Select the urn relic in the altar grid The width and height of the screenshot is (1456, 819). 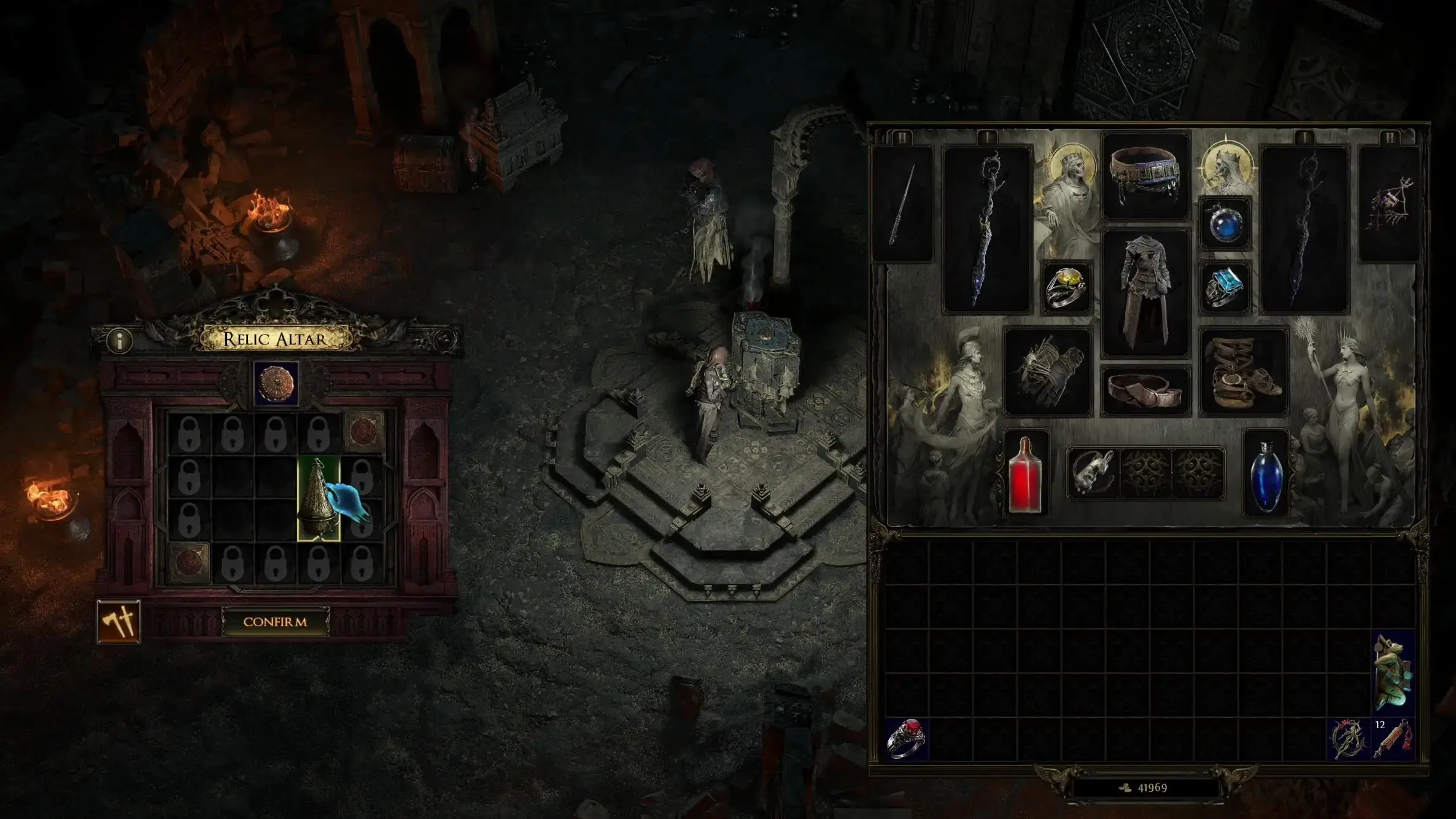coord(318,499)
